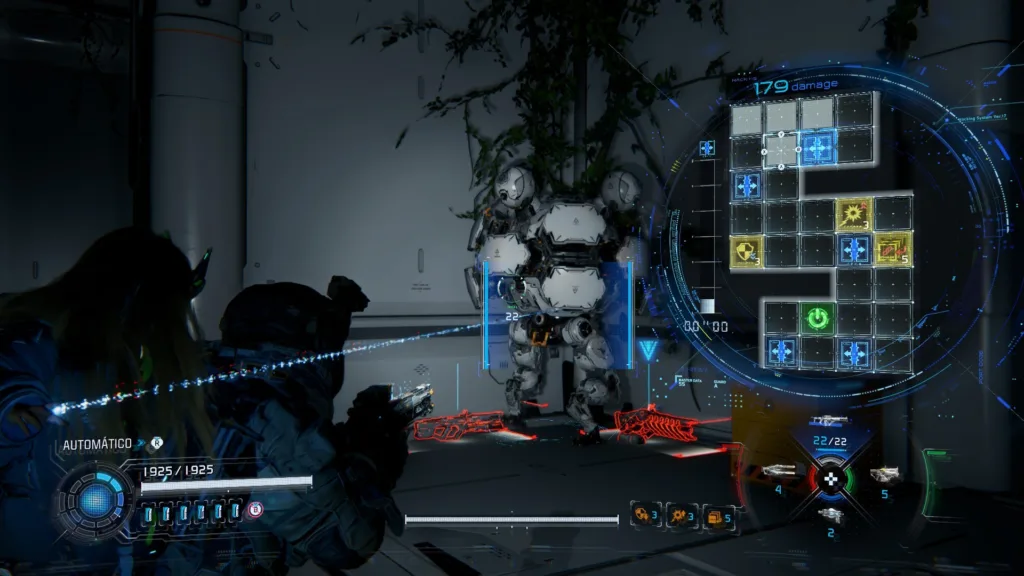The image size is (1024, 576).
Task: Click the orange shield counter in bottom bar
Action: 647,515
